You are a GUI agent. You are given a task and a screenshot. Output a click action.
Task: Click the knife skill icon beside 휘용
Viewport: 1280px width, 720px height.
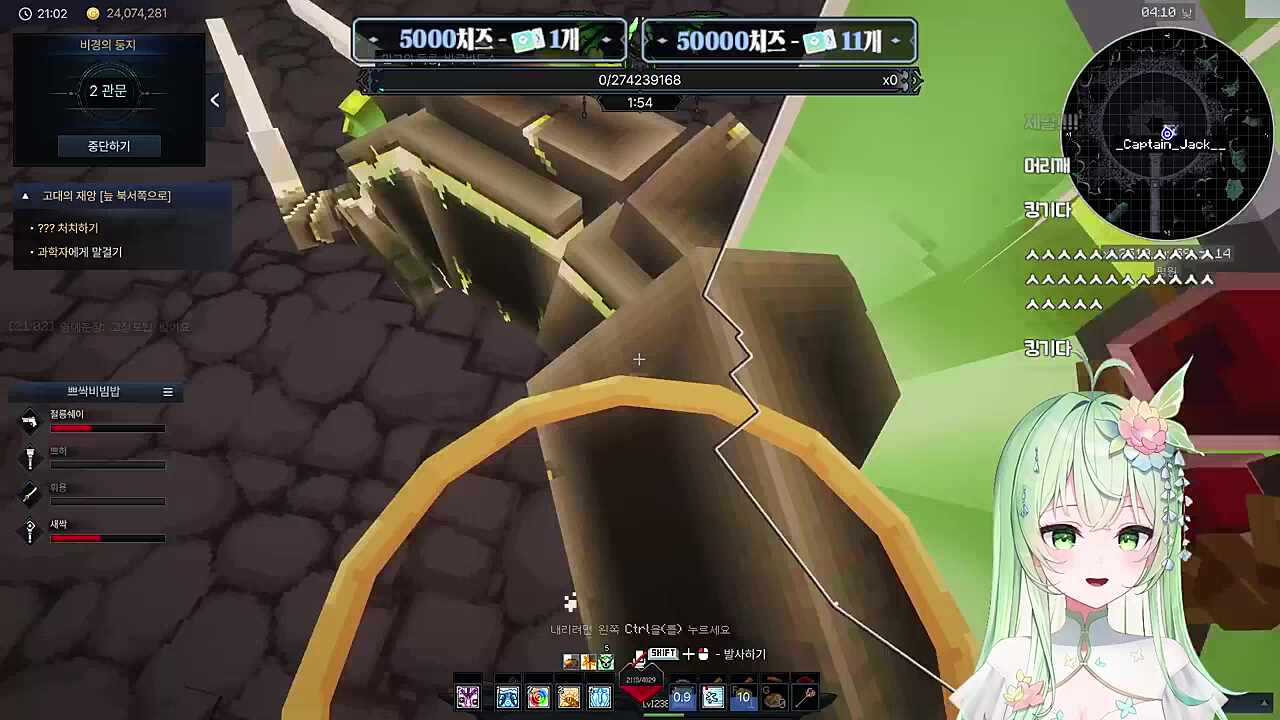tap(28, 495)
